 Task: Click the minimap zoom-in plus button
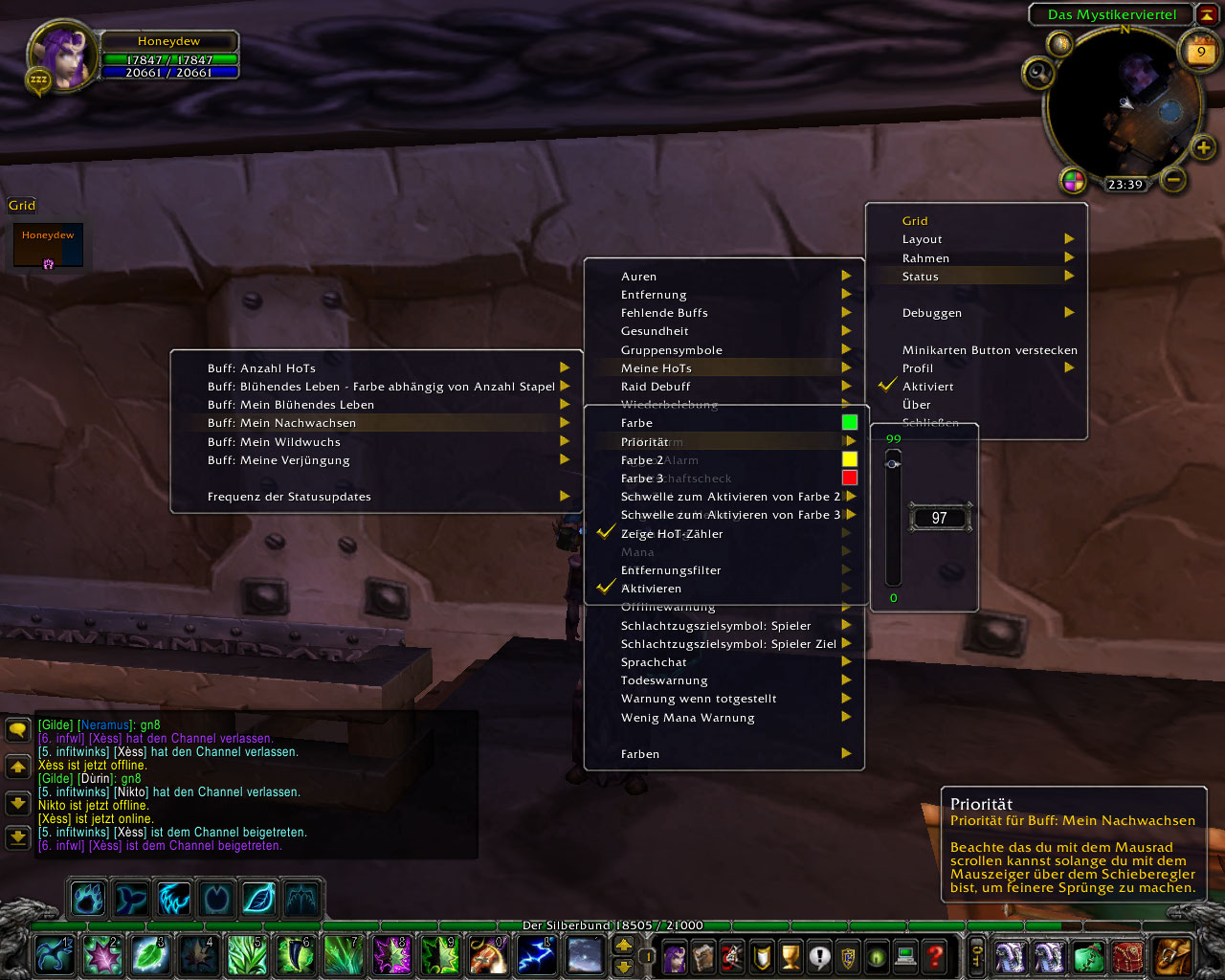(x=1203, y=147)
